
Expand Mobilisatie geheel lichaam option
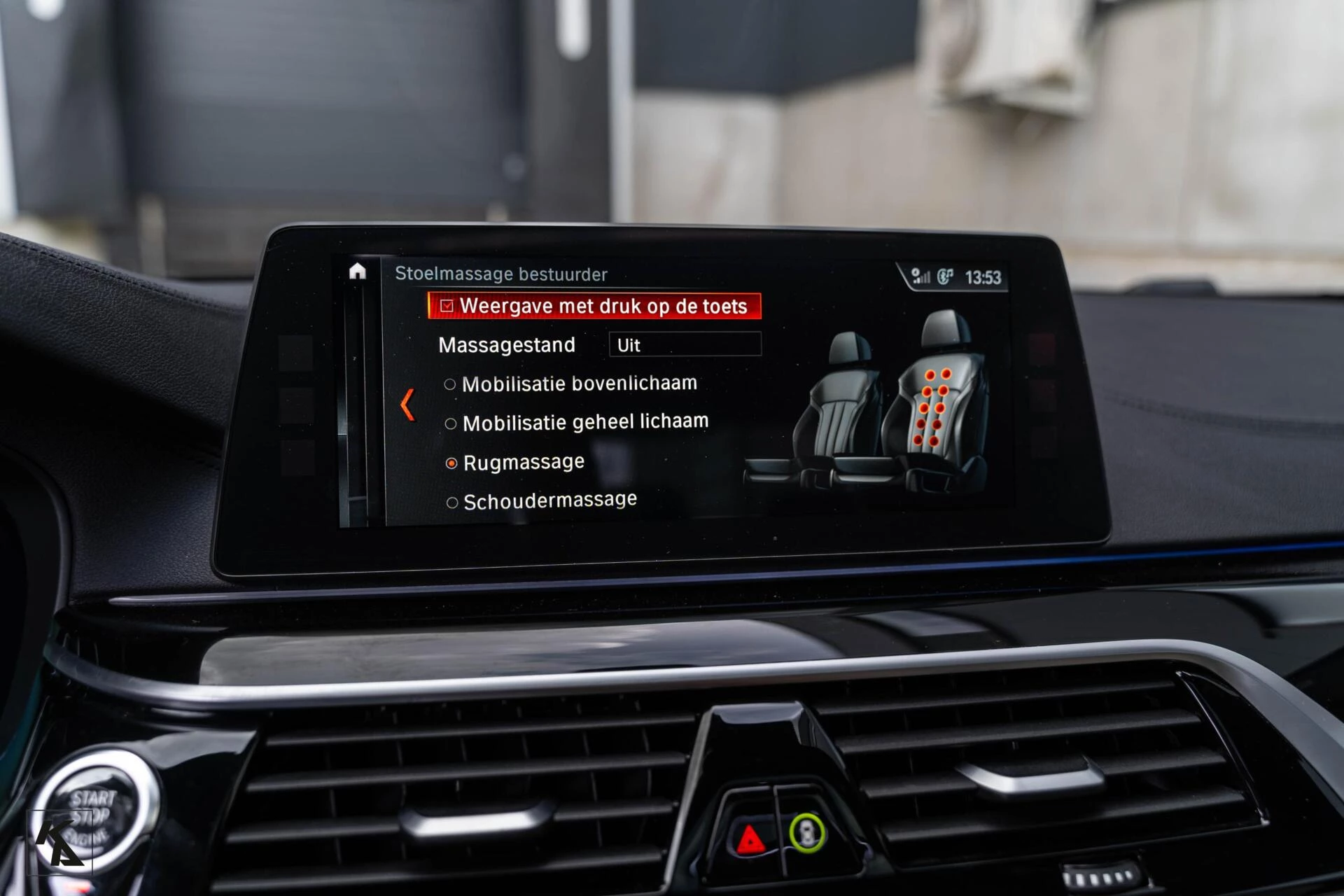[451, 421]
